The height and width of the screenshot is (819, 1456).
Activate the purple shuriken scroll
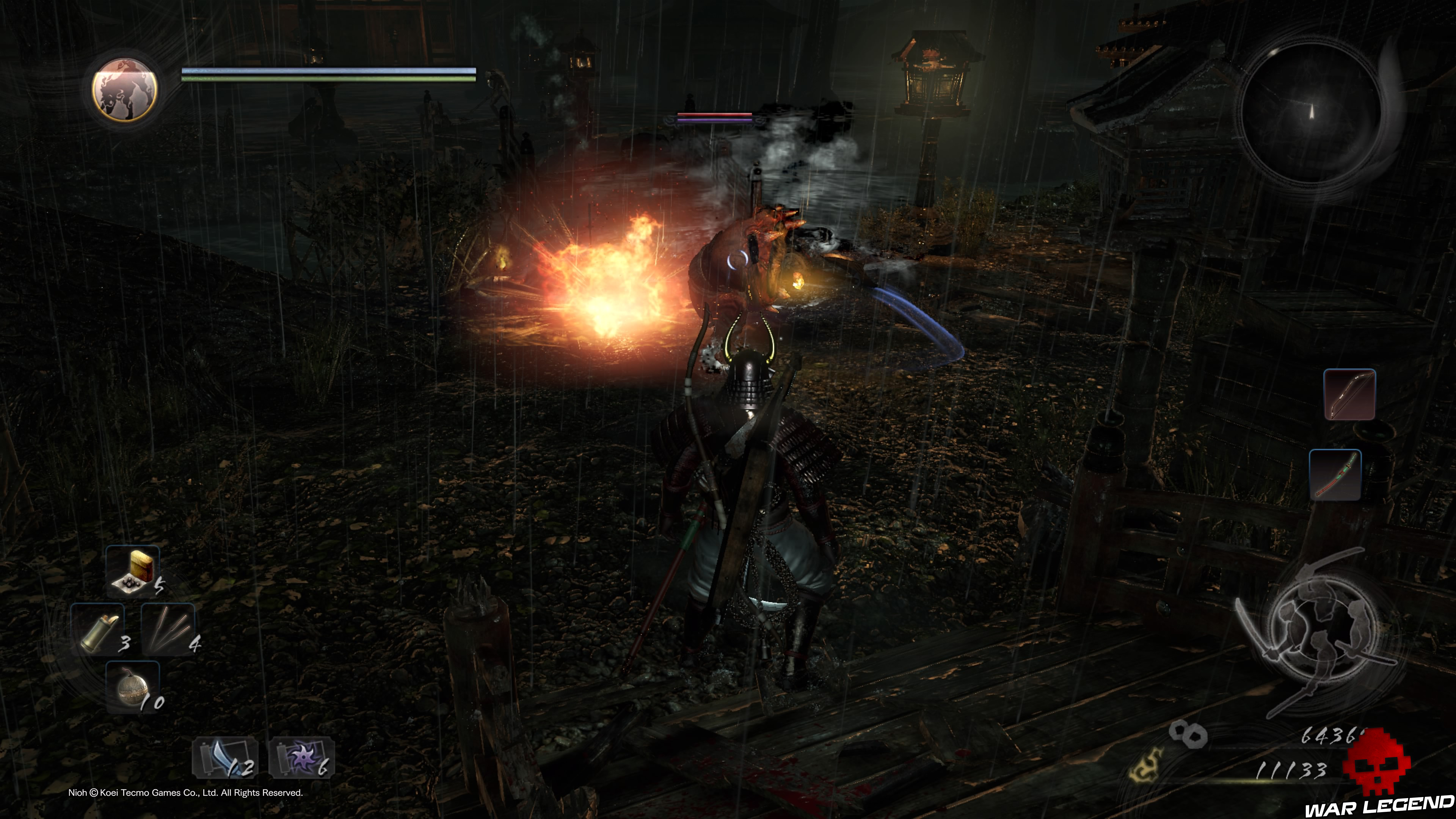coord(301,758)
